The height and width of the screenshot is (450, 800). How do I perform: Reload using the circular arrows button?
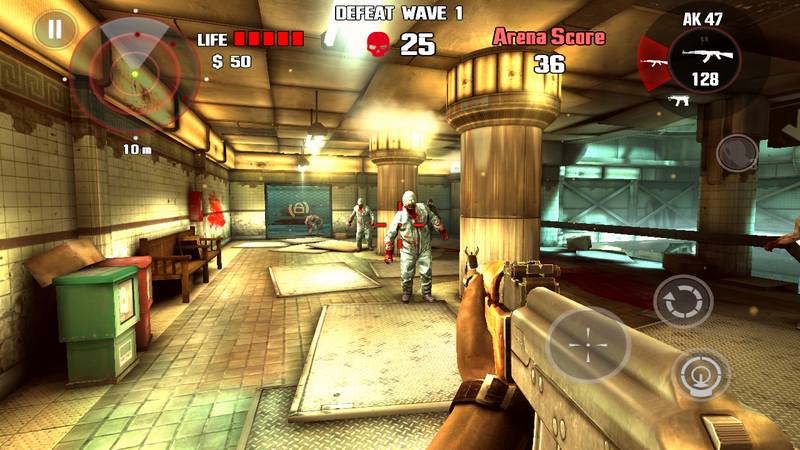683,301
